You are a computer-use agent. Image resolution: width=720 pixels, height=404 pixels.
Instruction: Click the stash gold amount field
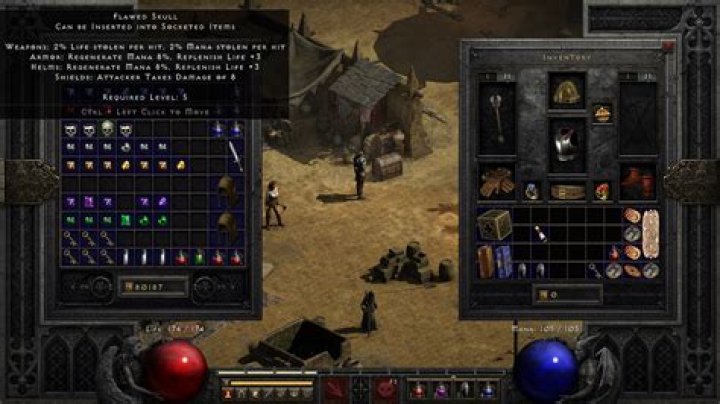[x=150, y=288]
